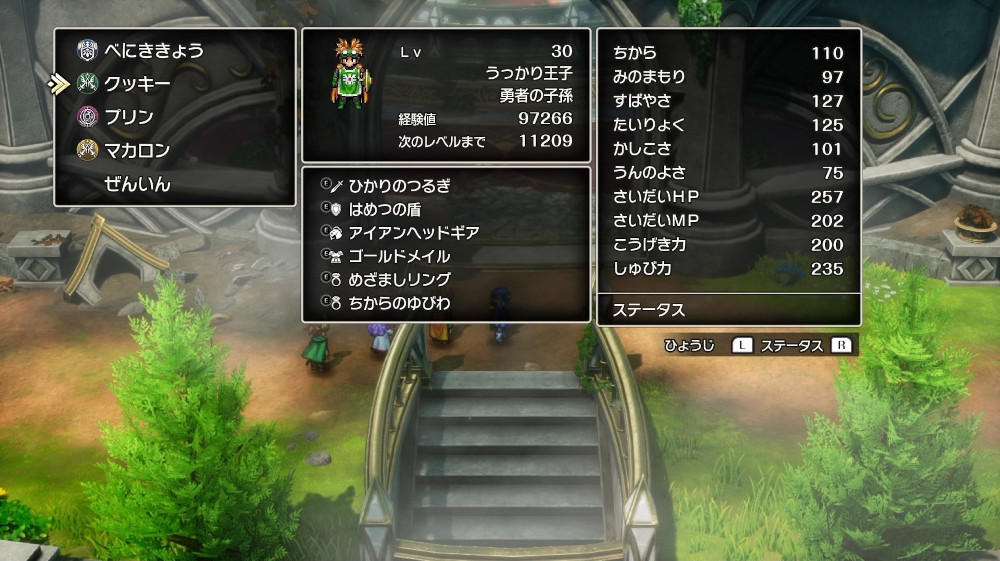The height and width of the screenshot is (561, 1000).
Task: Select the アイアンヘッドギア helmet slot
Action: [413, 232]
